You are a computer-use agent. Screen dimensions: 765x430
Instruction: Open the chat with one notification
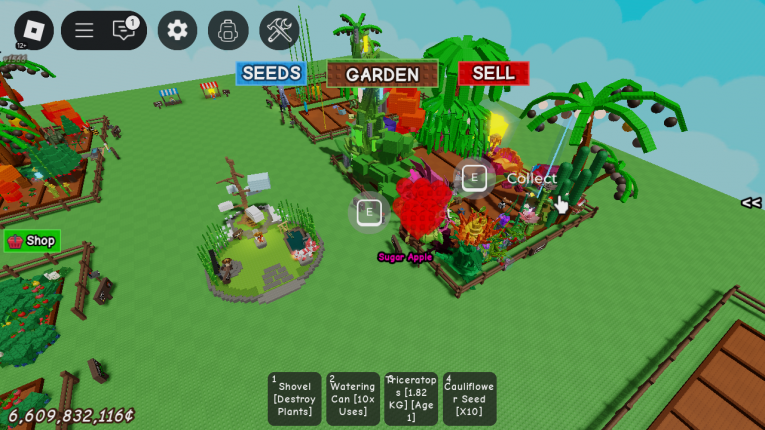tap(125, 30)
